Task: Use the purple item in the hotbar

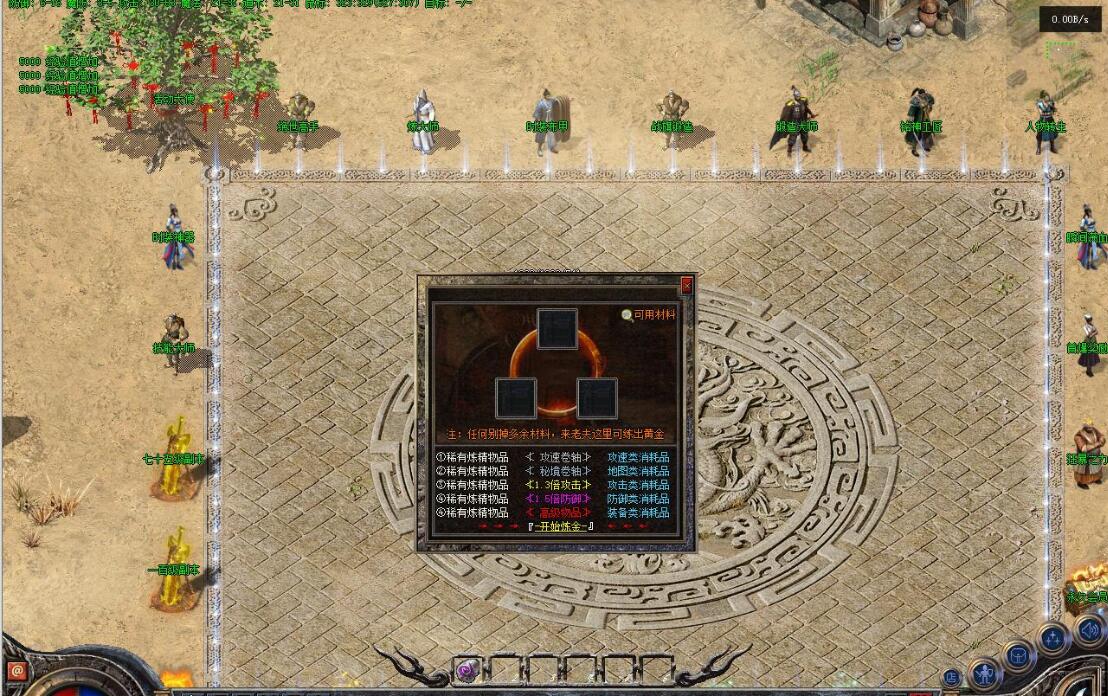Action: (466, 669)
